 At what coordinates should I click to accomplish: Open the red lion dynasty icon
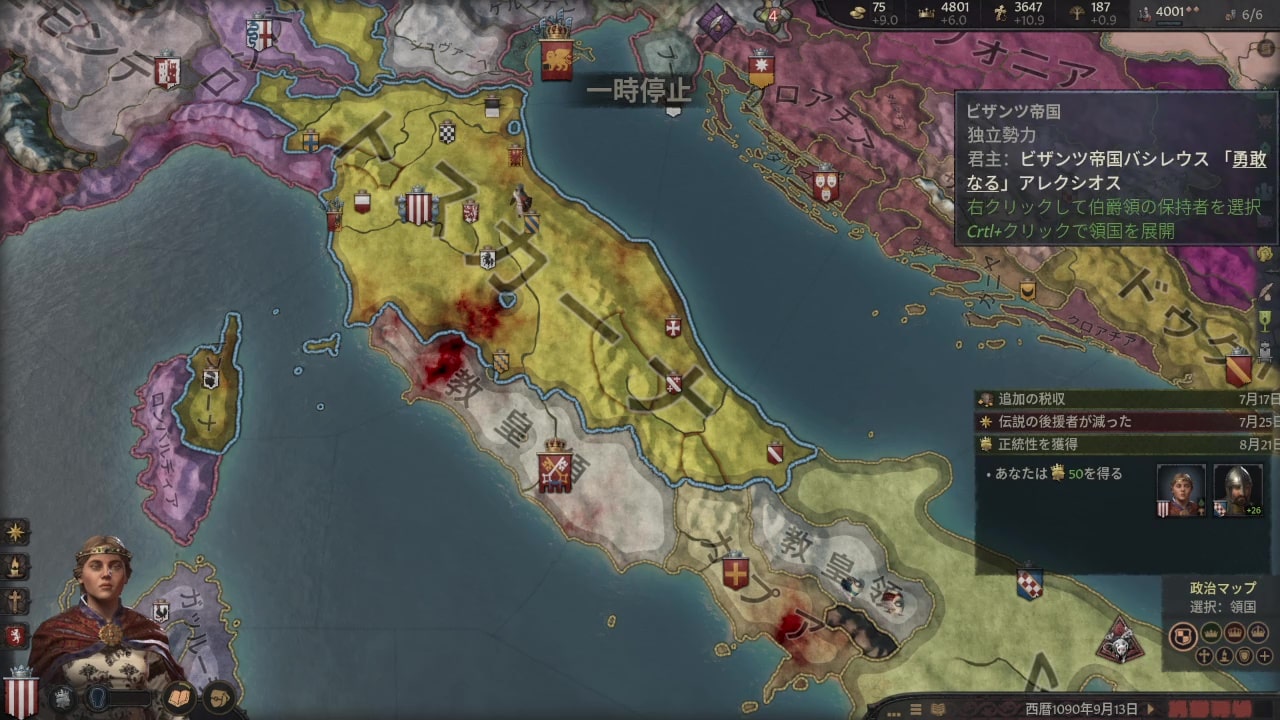point(16,635)
